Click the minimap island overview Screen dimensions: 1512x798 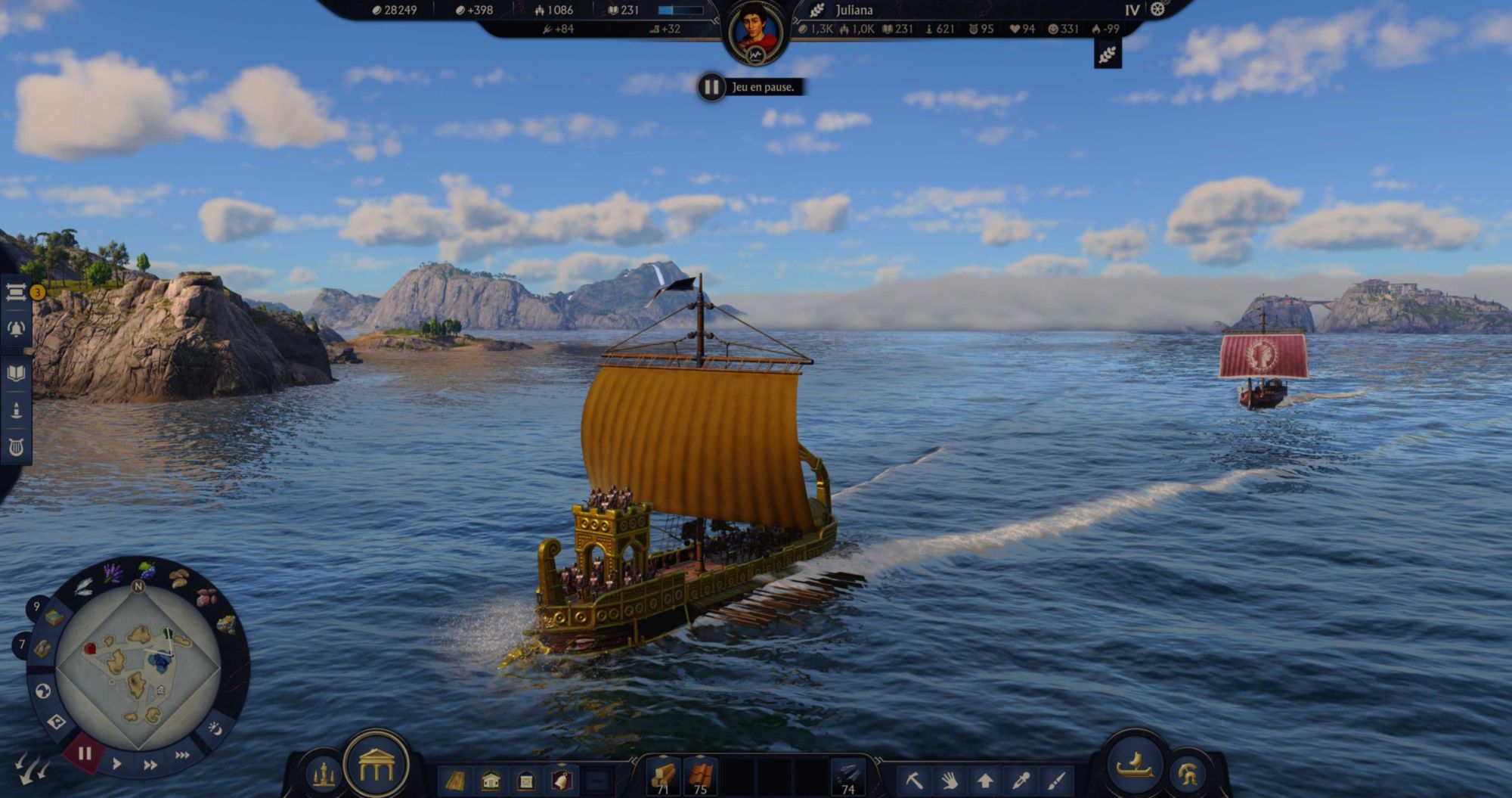138,666
